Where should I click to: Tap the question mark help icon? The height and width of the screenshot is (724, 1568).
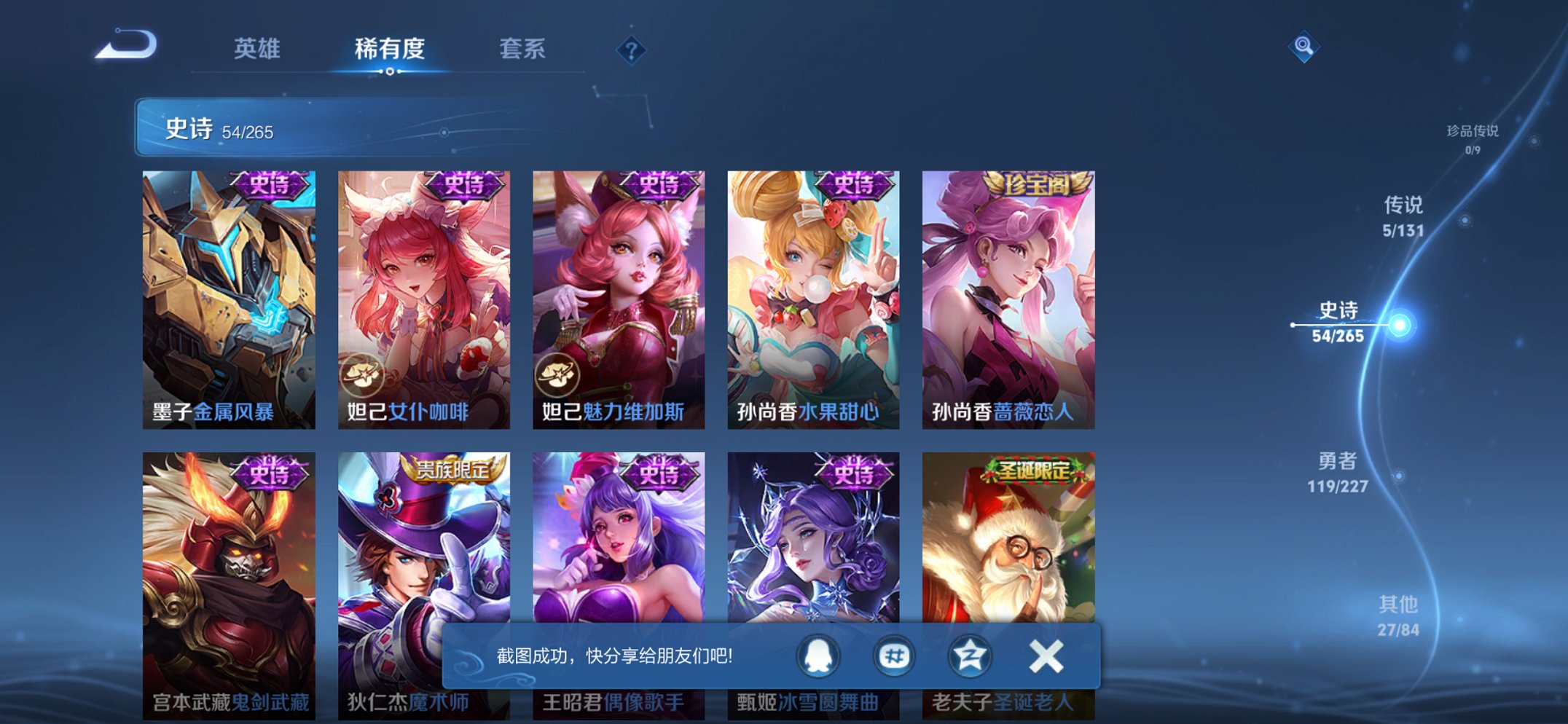point(633,50)
